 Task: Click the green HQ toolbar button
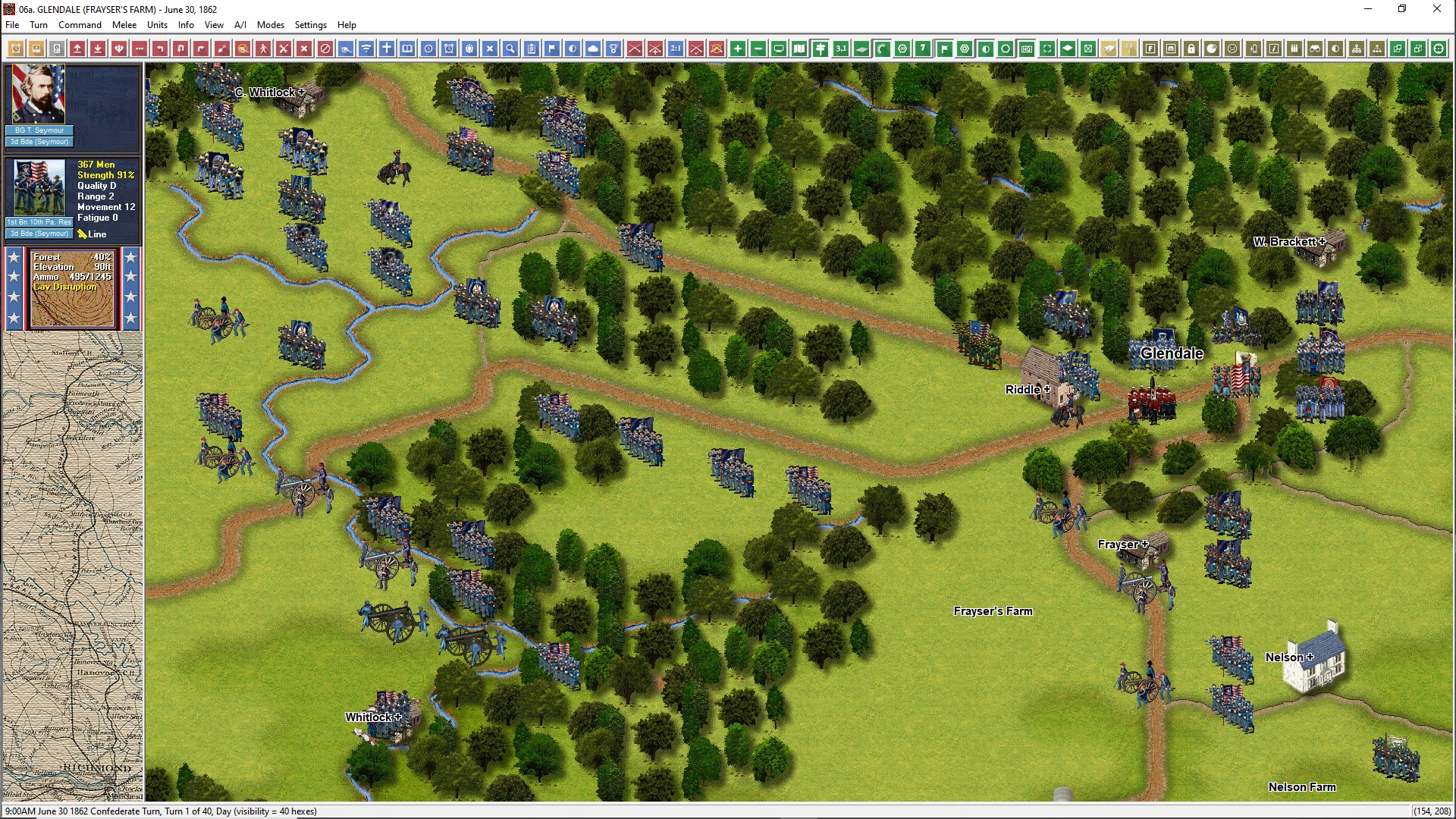[1027, 49]
